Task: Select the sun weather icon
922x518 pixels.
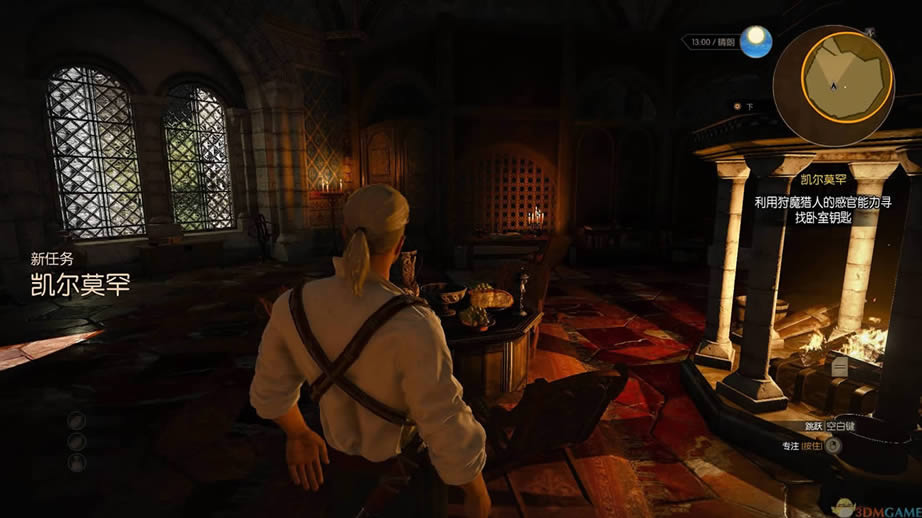Action: pos(757,42)
